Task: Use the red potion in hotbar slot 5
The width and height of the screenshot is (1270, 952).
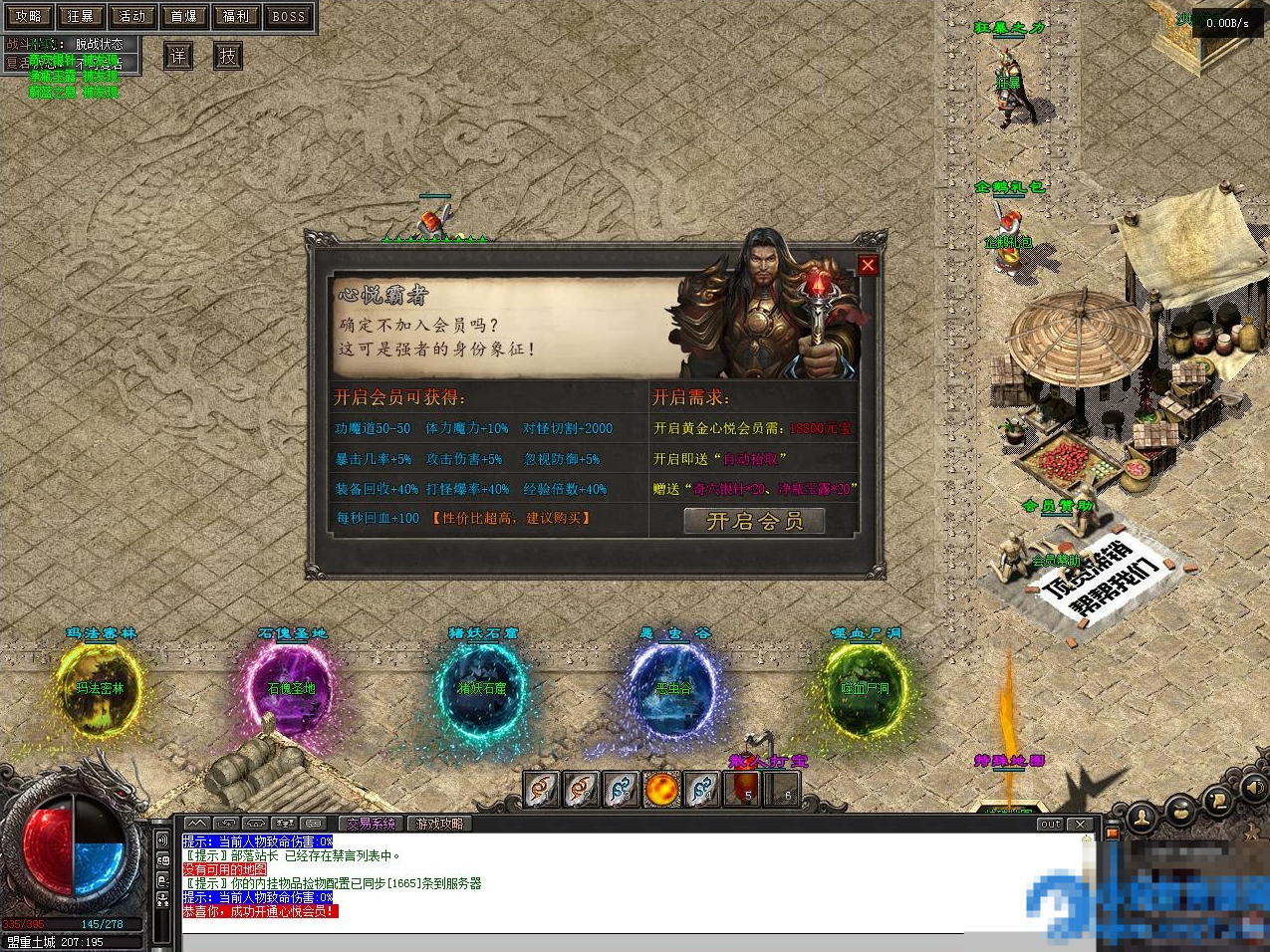Action: click(742, 790)
